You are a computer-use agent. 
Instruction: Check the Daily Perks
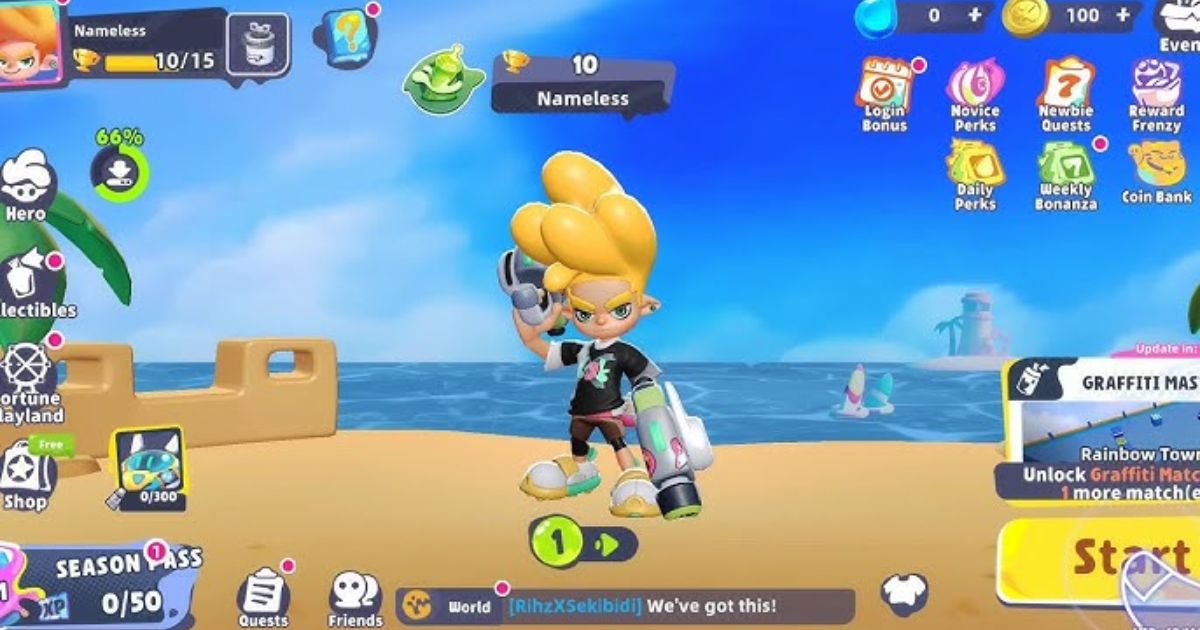tap(975, 173)
